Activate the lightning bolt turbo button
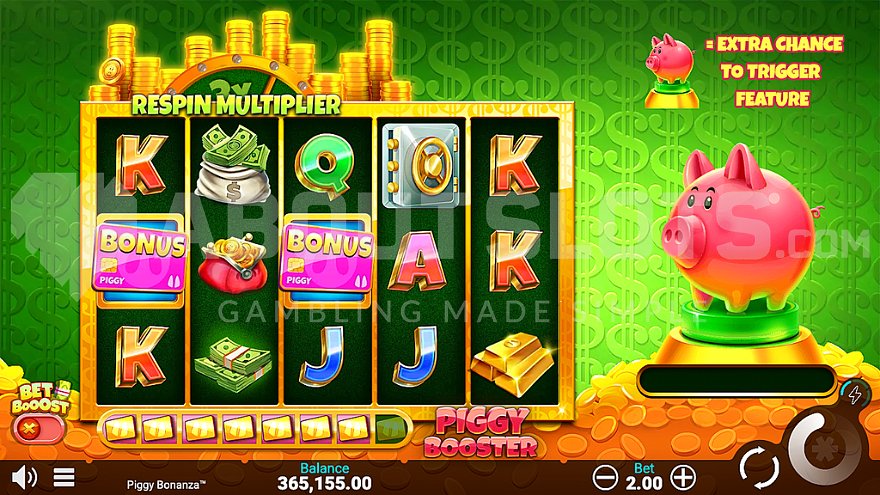Image resolution: width=880 pixels, height=495 pixels. point(851,393)
